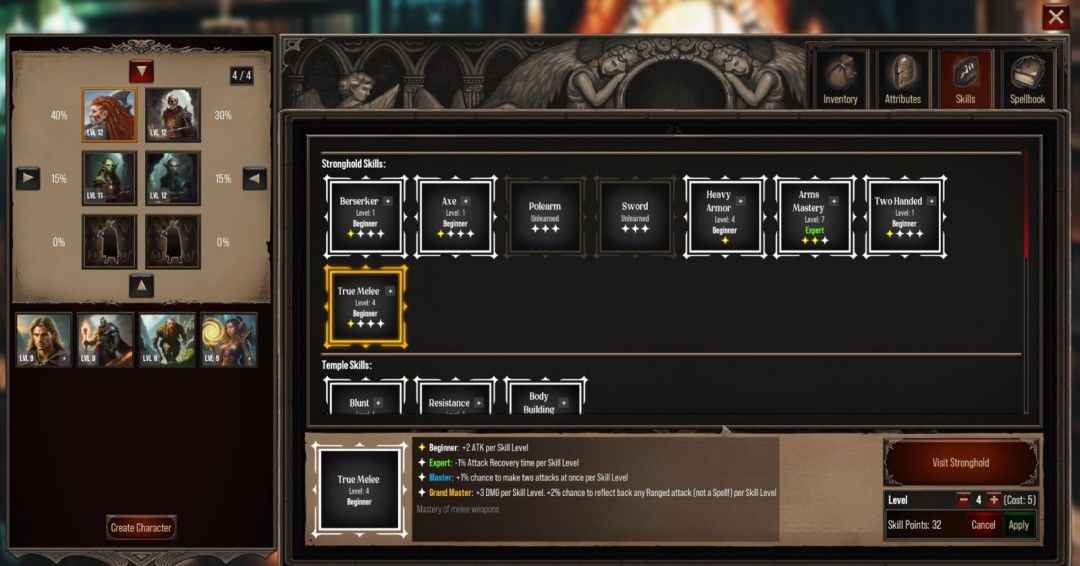Viewport: 1080px width, 566px height.
Task: Pick the blond level 9 reserve hero
Action: coord(44,340)
